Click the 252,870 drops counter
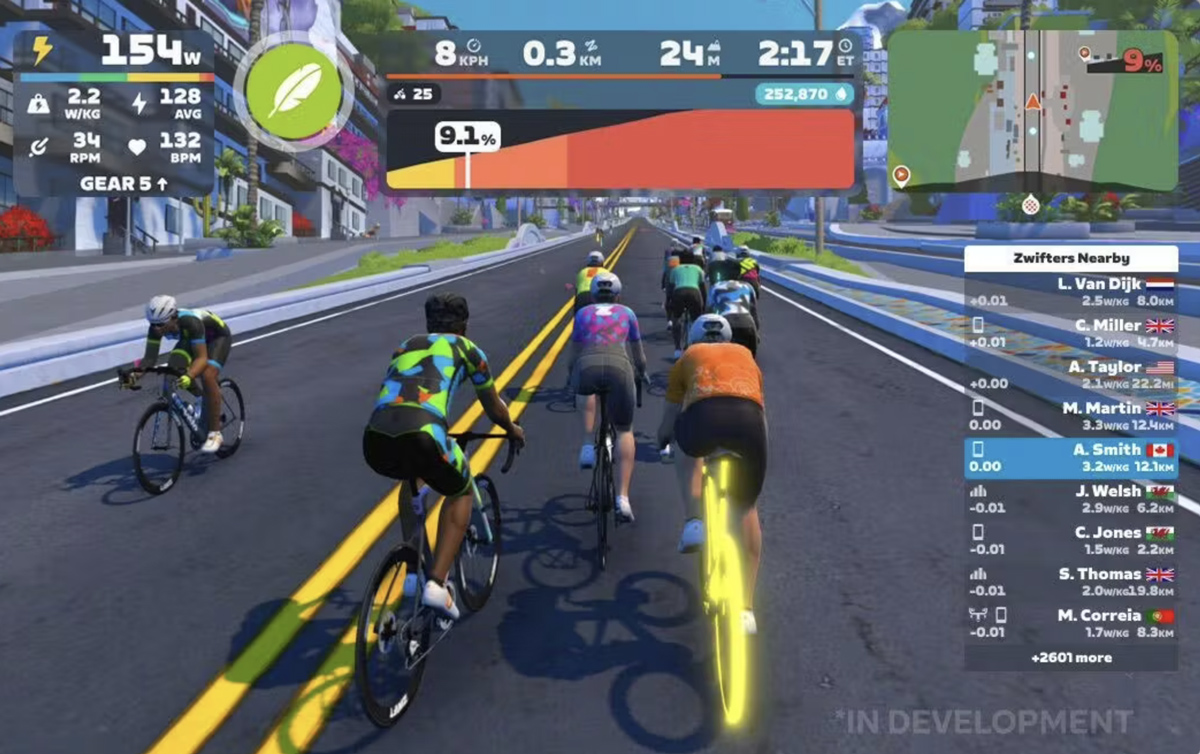Image resolution: width=1200 pixels, height=754 pixels. pyautogui.click(x=804, y=94)
